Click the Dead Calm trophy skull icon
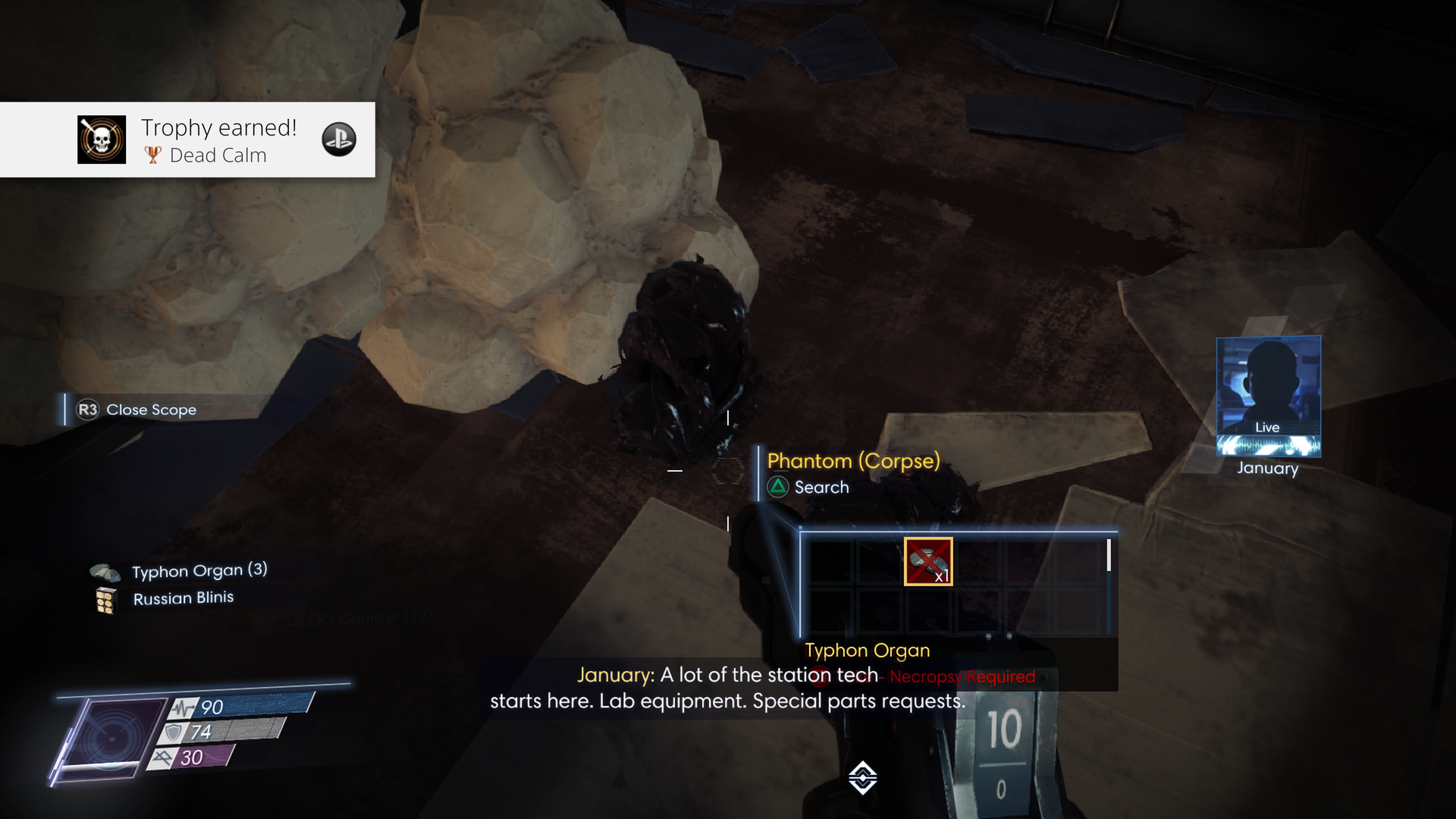 point(102,140)
